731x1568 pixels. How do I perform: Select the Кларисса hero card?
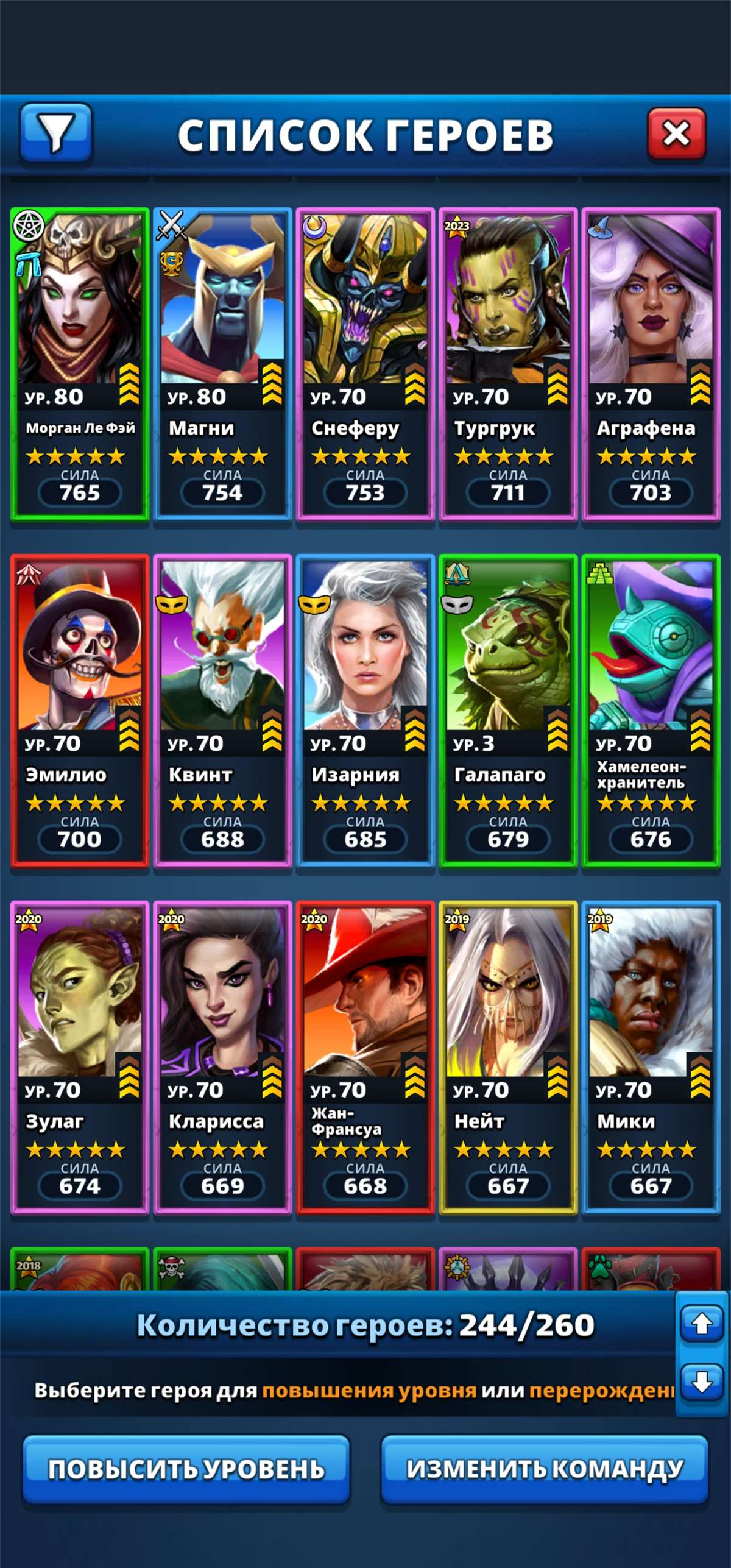223,1057
